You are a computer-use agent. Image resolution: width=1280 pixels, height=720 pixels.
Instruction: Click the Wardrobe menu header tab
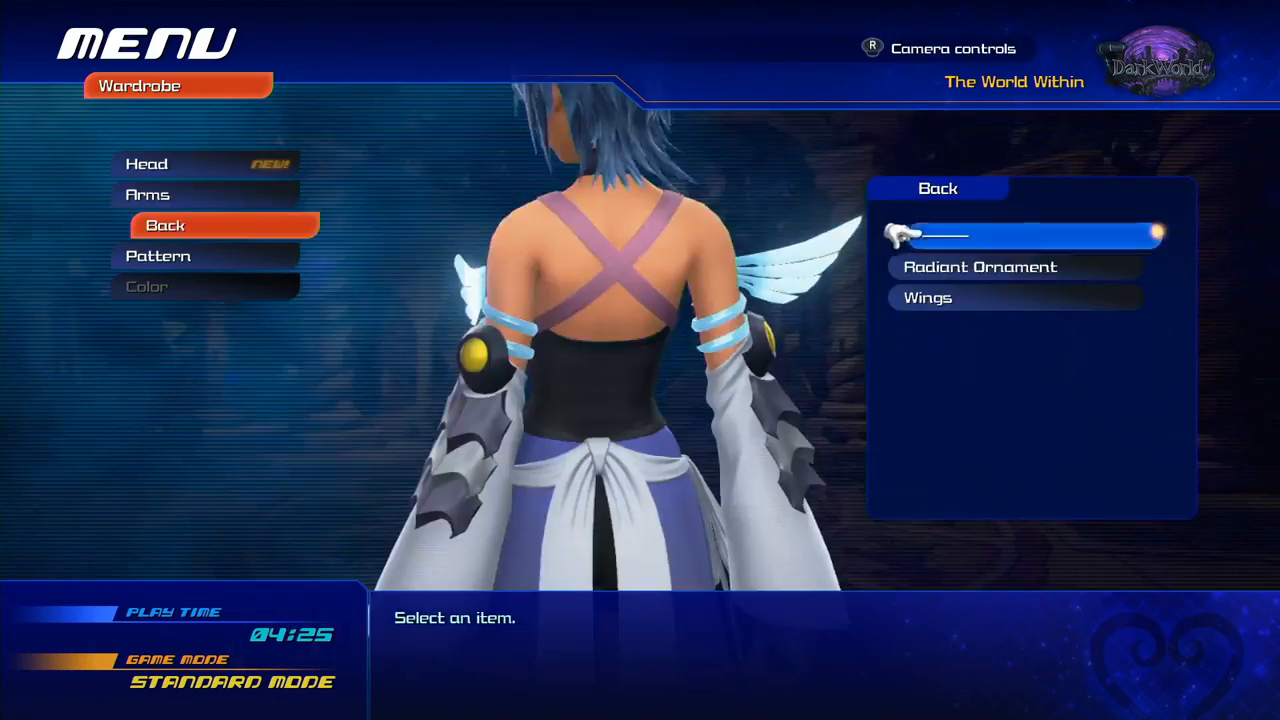point(178,86)
